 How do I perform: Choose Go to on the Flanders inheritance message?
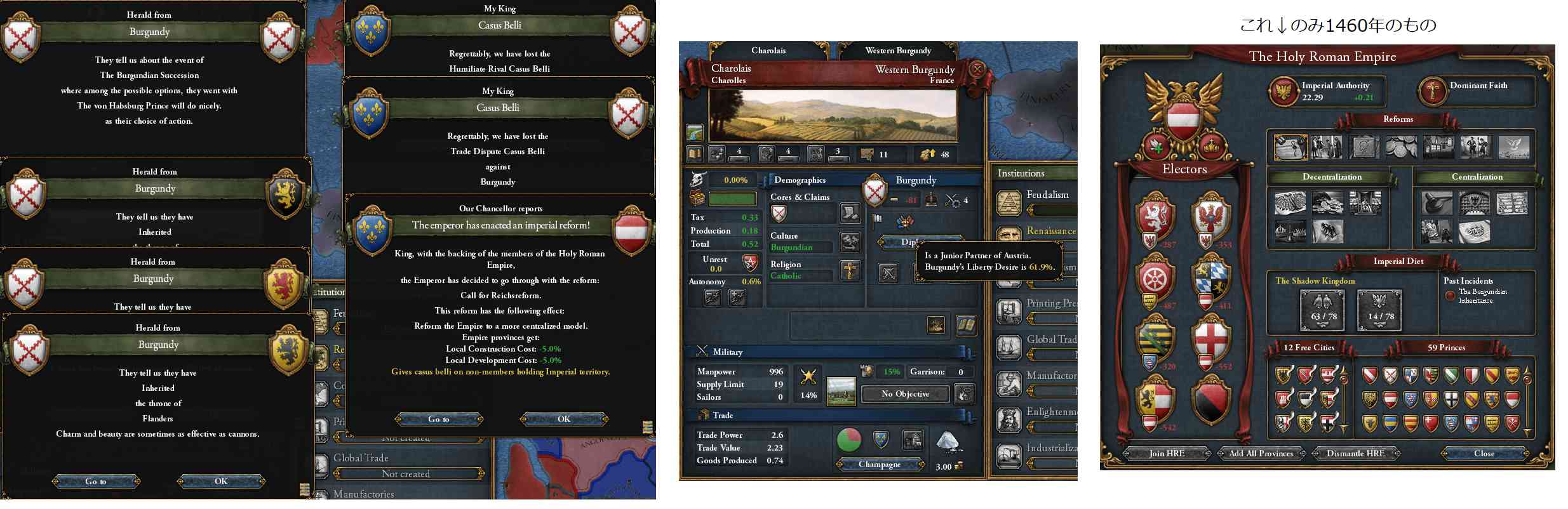[x=96, y=481]
